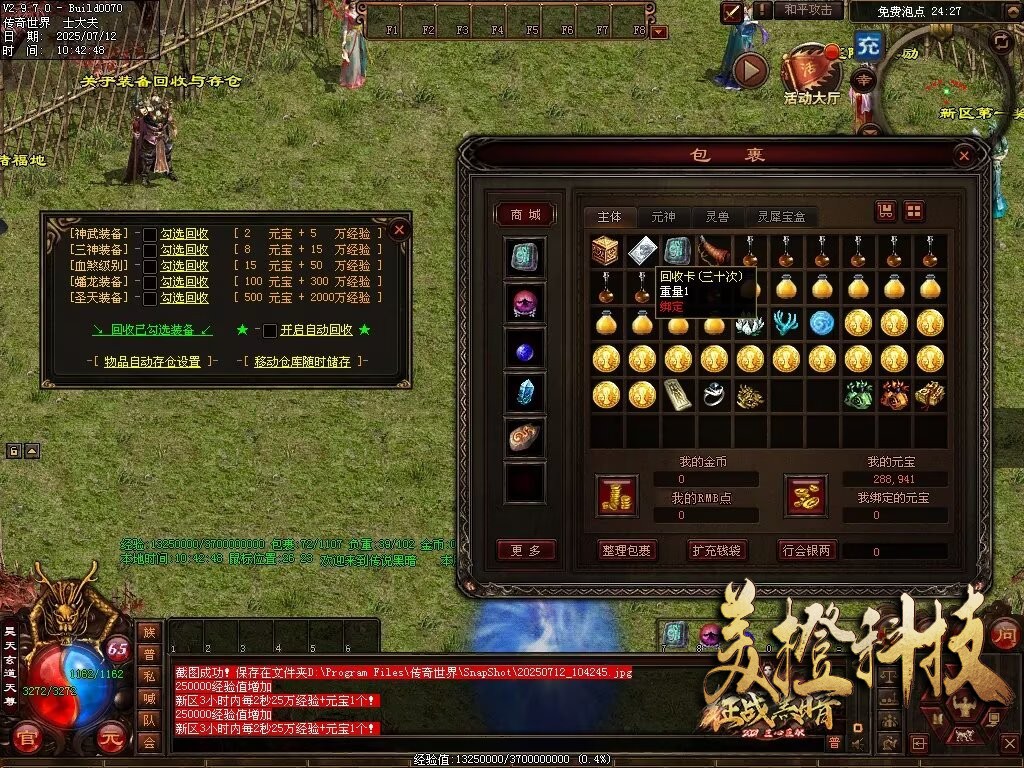Switch to the 元神 bag tab
1024x768 pixels.
pyautogui.click(x=663, y=216)
